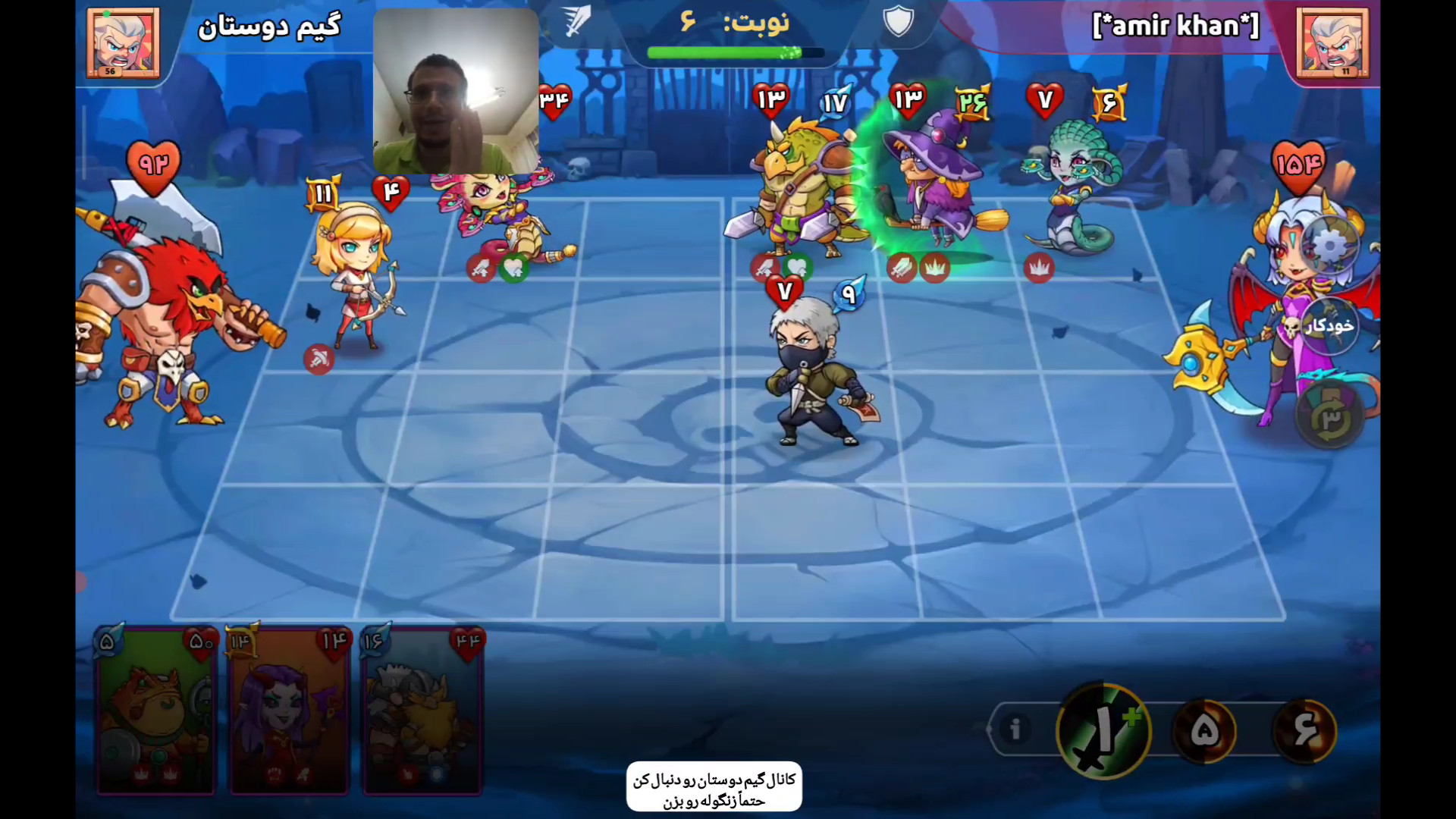Open settings with the gear button
The width and height of the screenshot is (1456, 819).
tap(1329, 246)
